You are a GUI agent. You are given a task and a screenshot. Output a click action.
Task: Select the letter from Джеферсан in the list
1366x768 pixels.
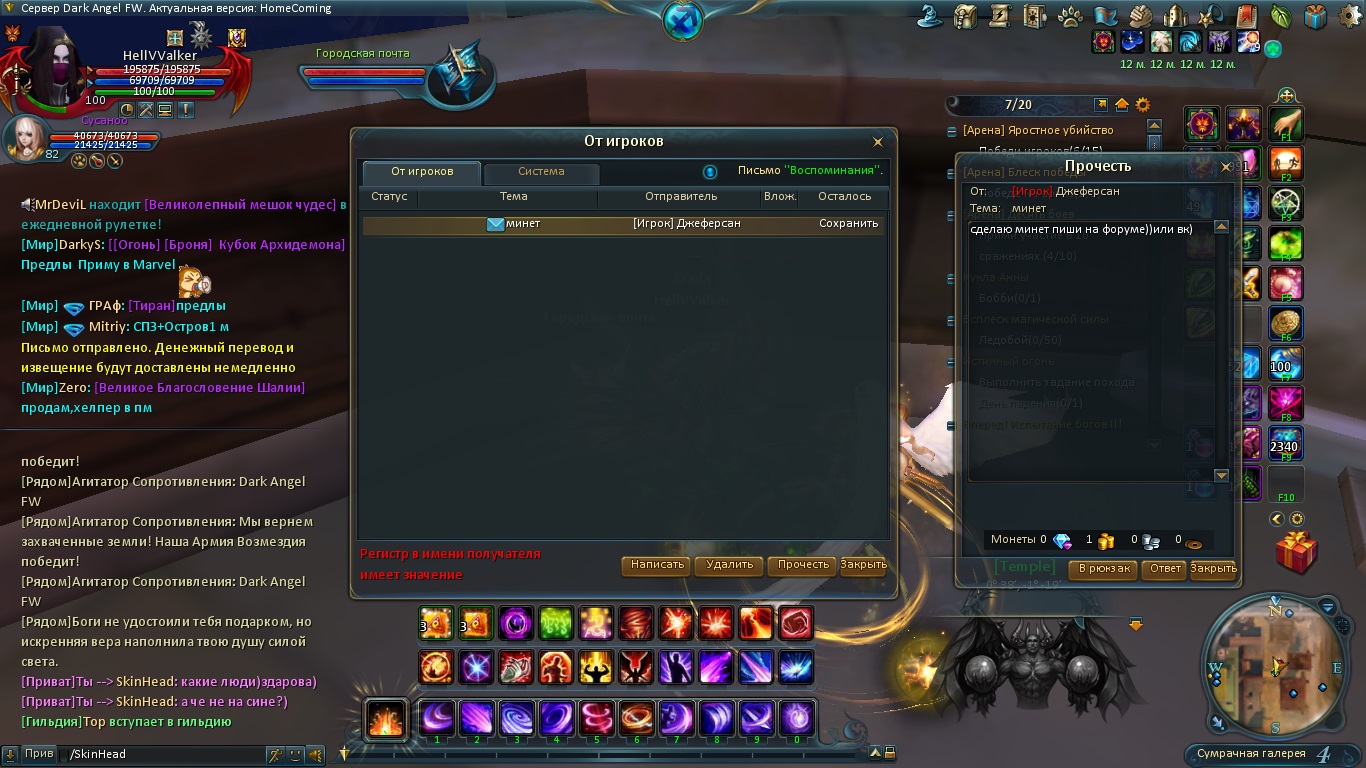pos(620,224)
